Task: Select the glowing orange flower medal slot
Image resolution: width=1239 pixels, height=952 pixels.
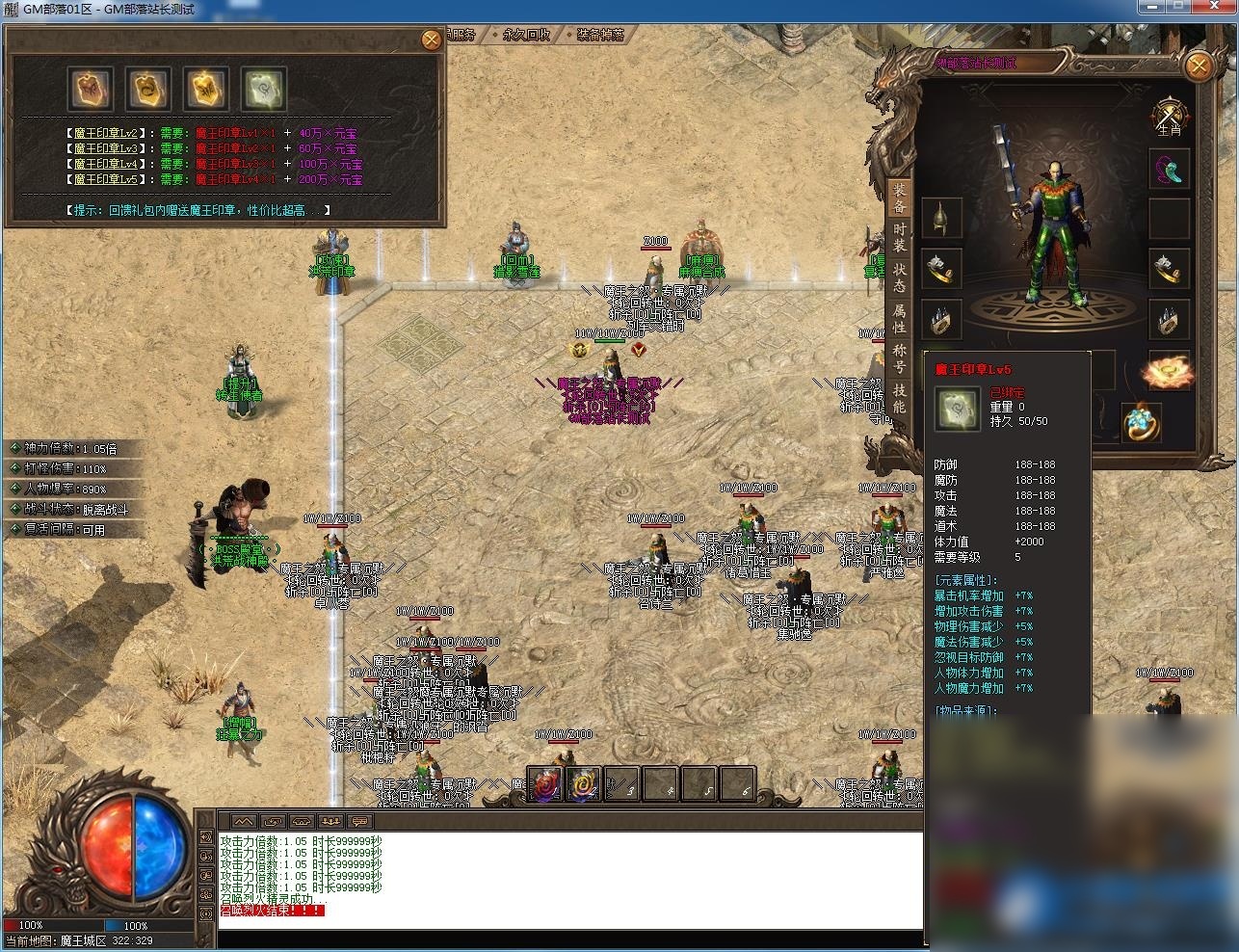Action: pos(1169,371)
